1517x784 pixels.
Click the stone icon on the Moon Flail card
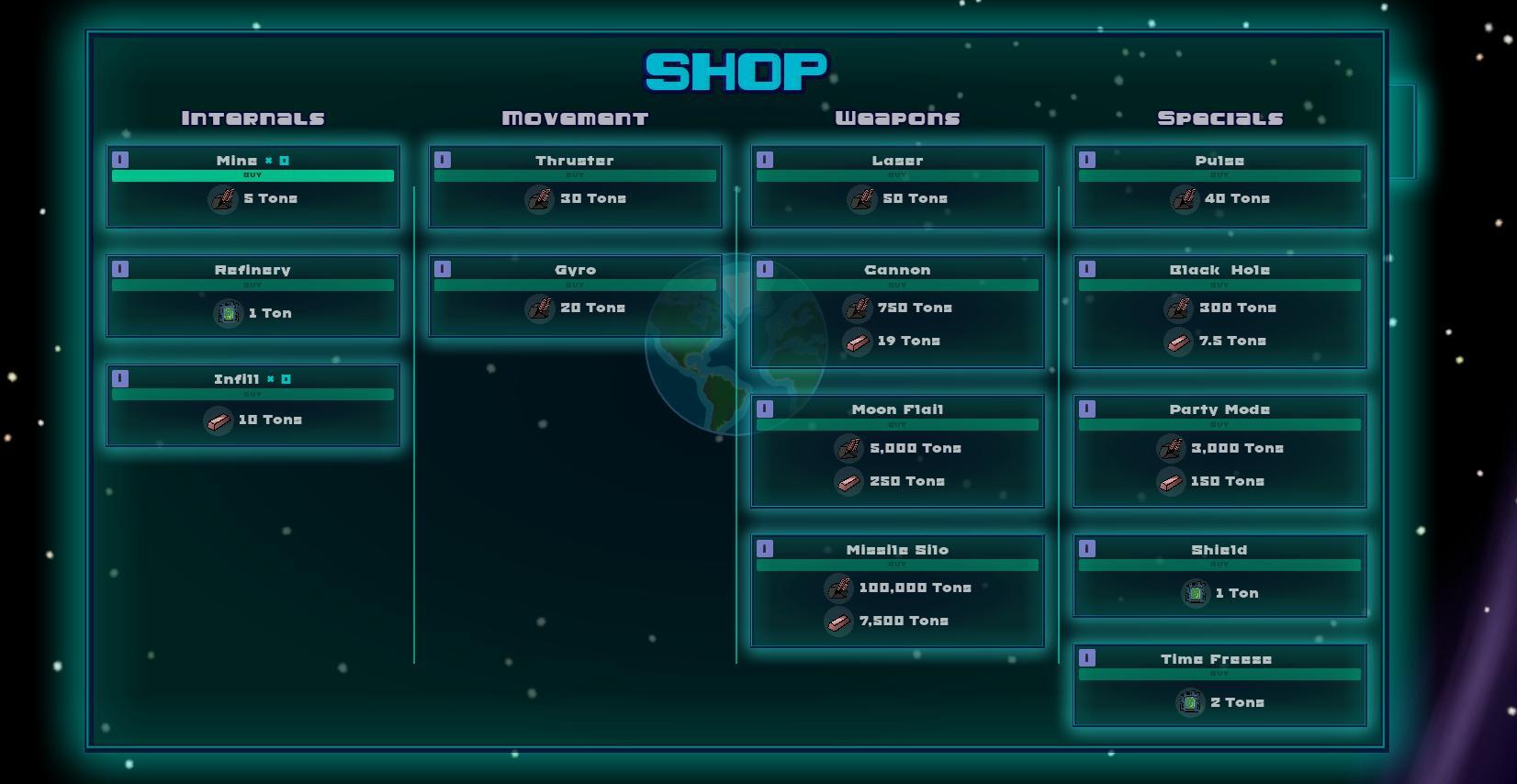click(x=847, y=448)
